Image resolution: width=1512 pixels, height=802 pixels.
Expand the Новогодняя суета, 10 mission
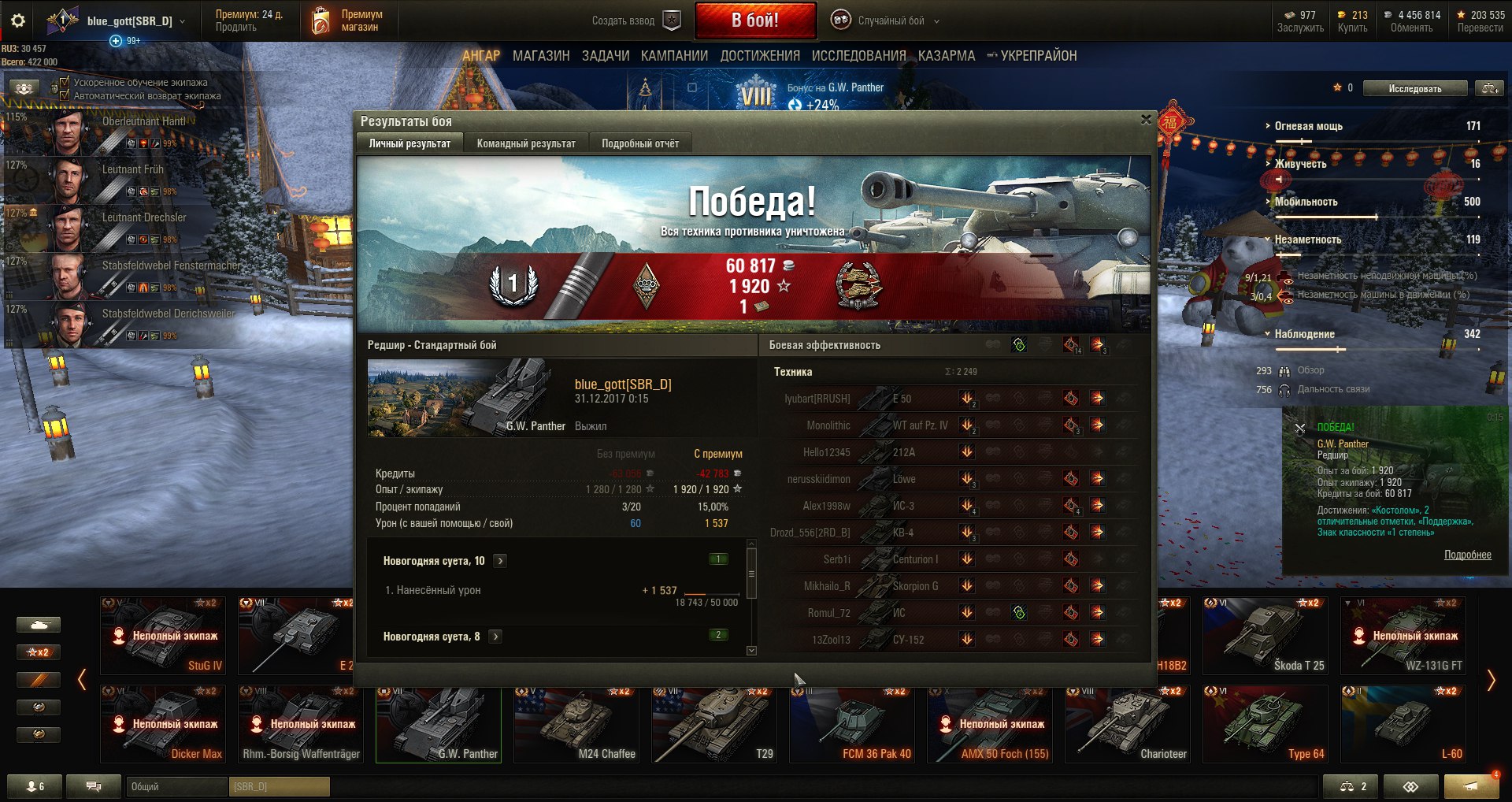pyautogui.click(x=500, y=561)
